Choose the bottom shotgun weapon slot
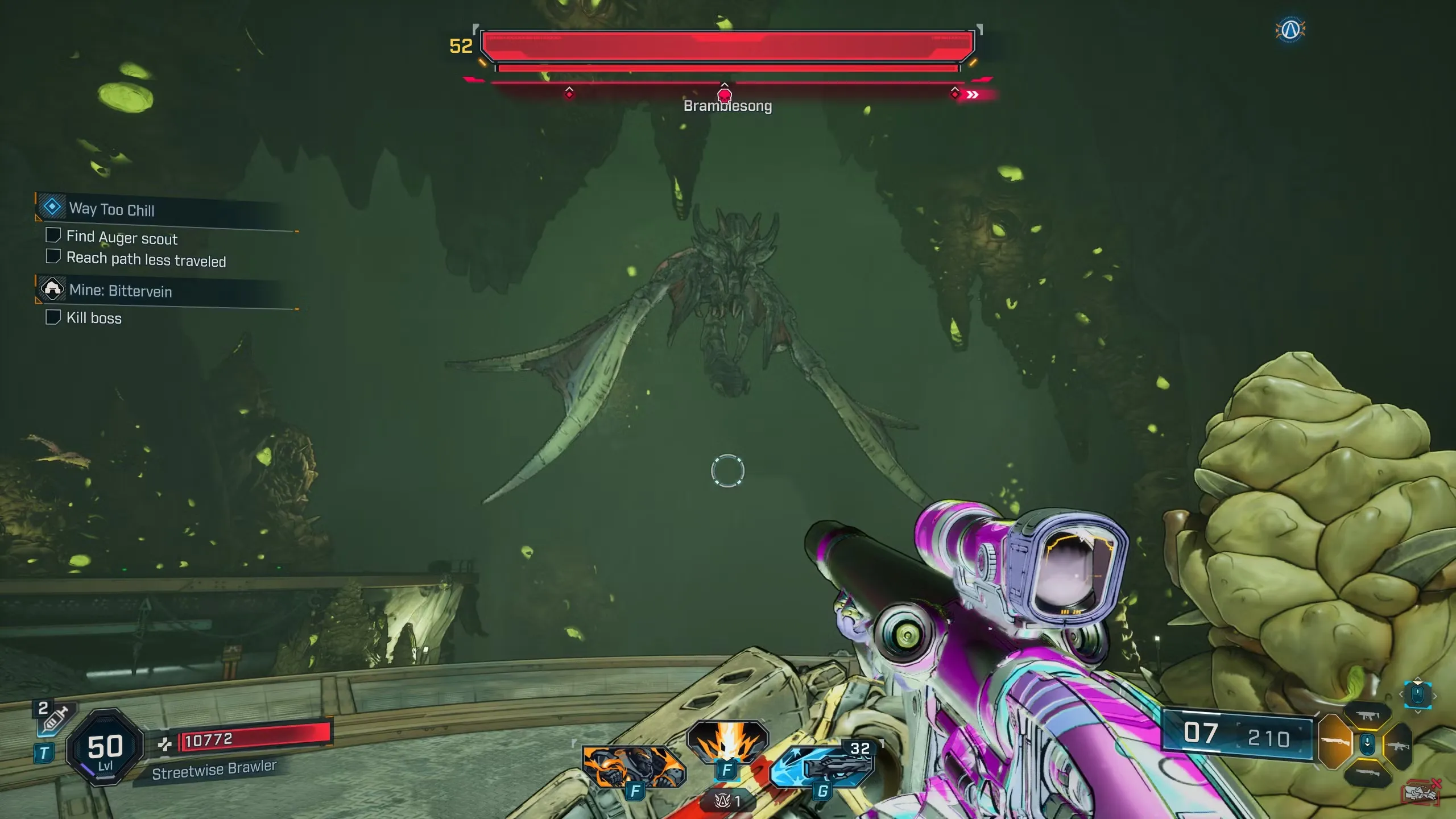This screenshot has width=1456, height=819. pos(1367,772)
